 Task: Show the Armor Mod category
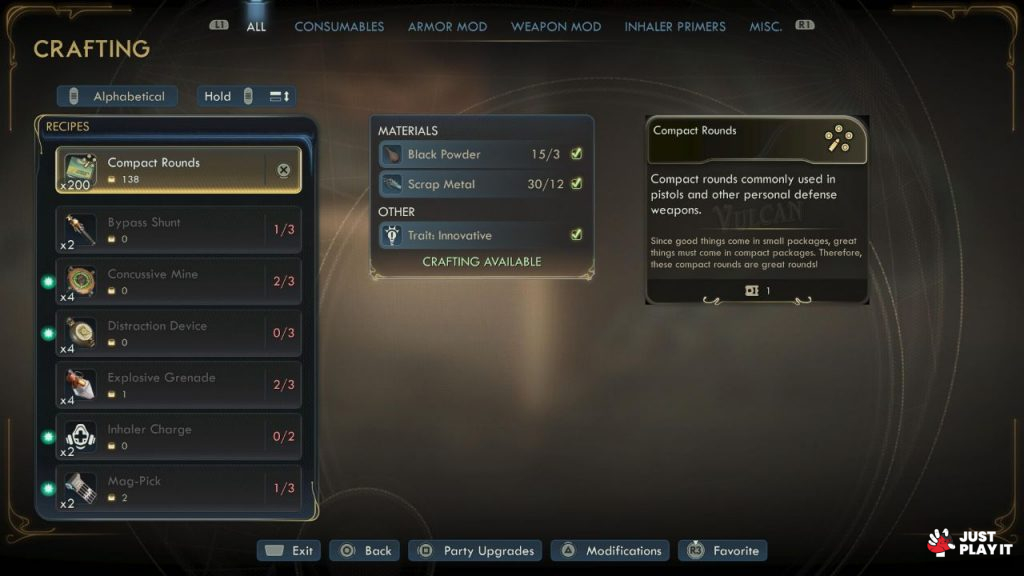pos(447,27)
